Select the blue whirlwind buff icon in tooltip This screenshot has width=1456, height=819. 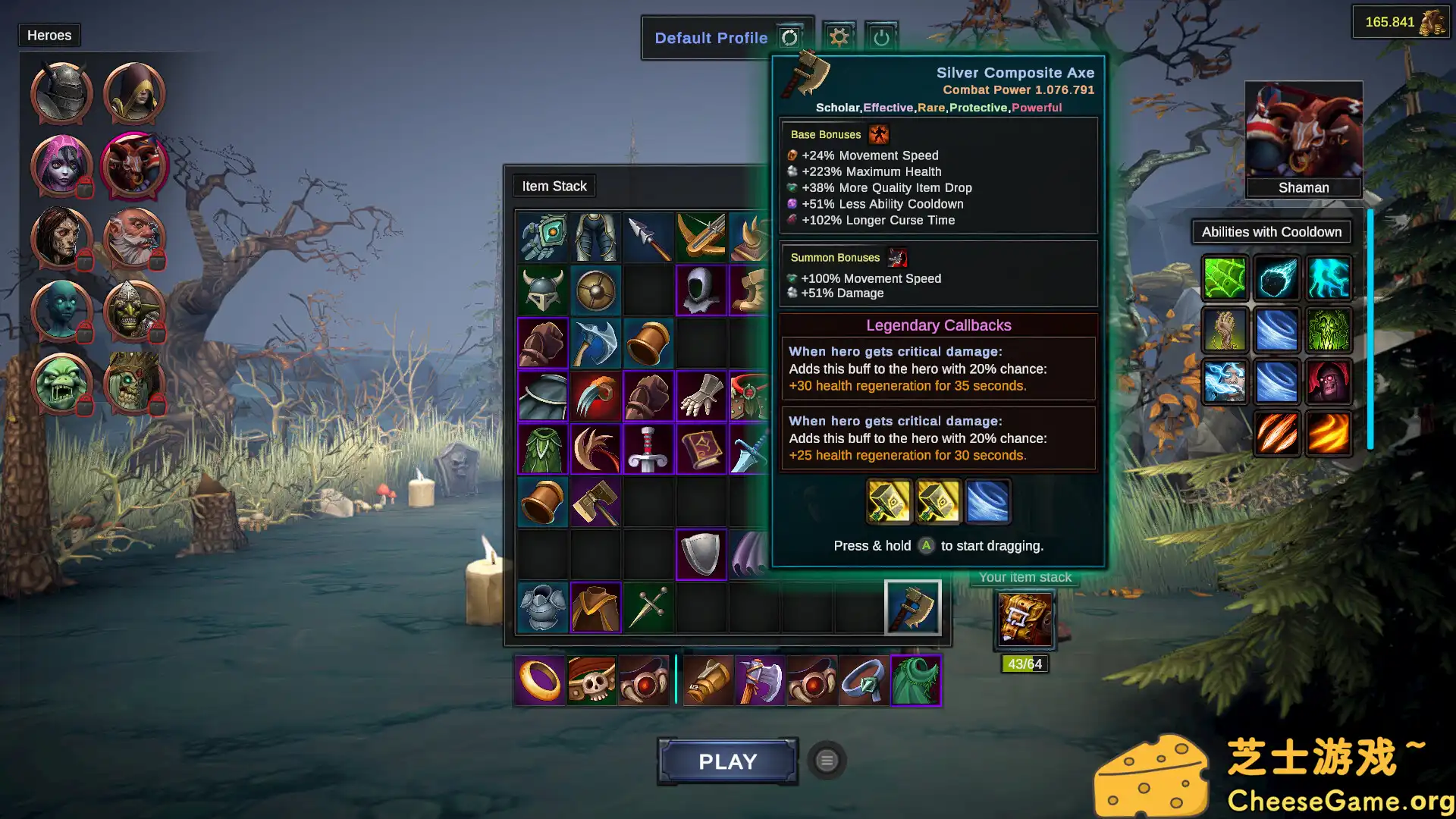coord(988,501)
